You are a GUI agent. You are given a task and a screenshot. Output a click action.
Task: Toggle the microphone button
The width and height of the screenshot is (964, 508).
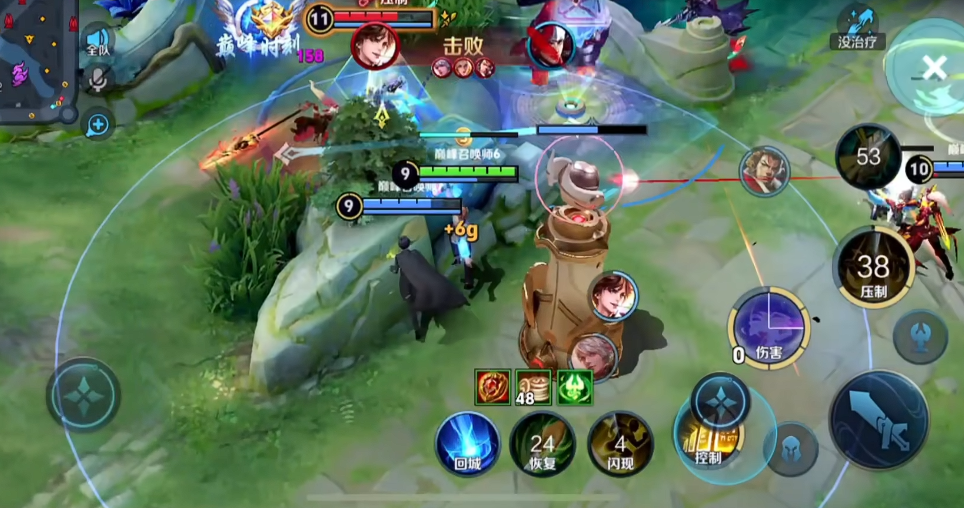[97, 80]
